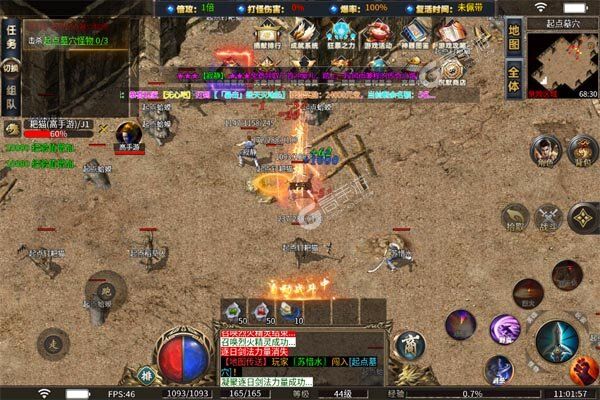Switch to the 组队 team tab
600x400 pixels.
click(10, 95)
